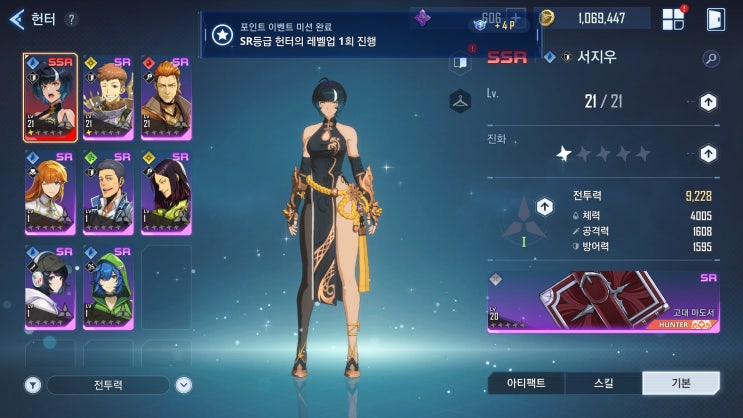Toggle the sort order arrow button
743x418 pixels.
click(x=184, y=385)
